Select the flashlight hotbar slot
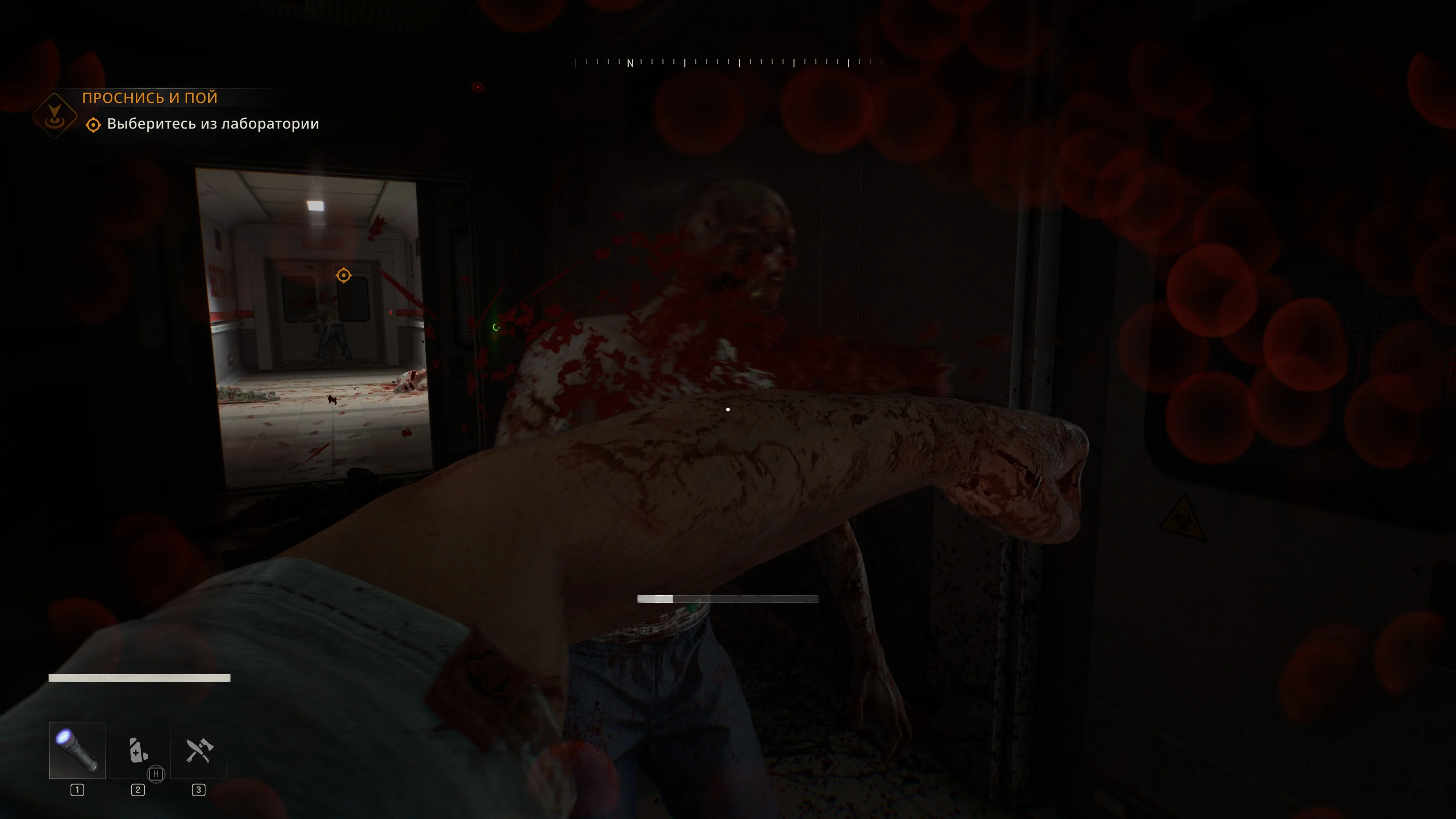The width and height of the screenshot is (1456, 819). (77, 751)
